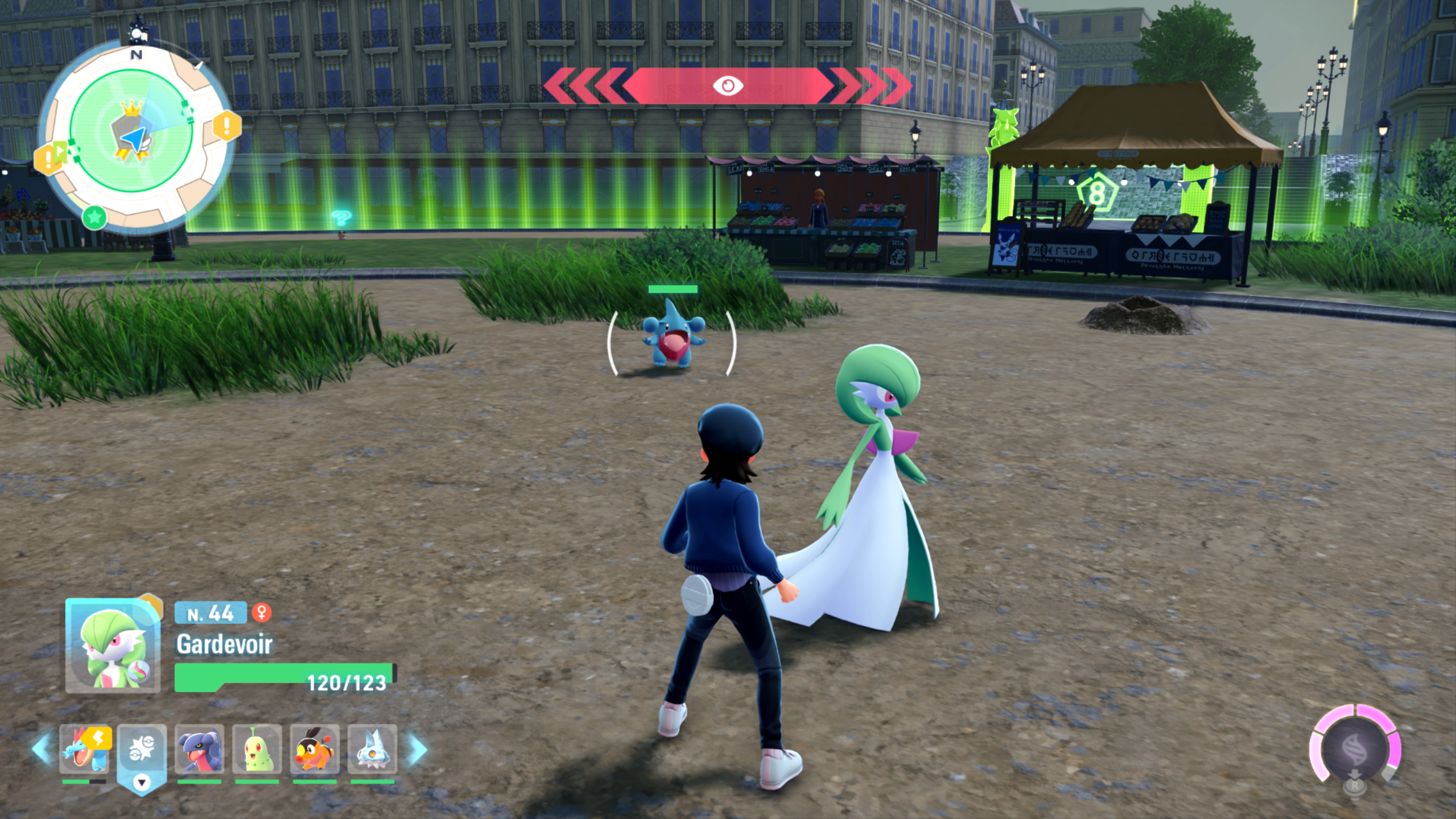Pick the Tepig party slot
1456x819 pixels.
pyautogui.click(x=315, y=748)
